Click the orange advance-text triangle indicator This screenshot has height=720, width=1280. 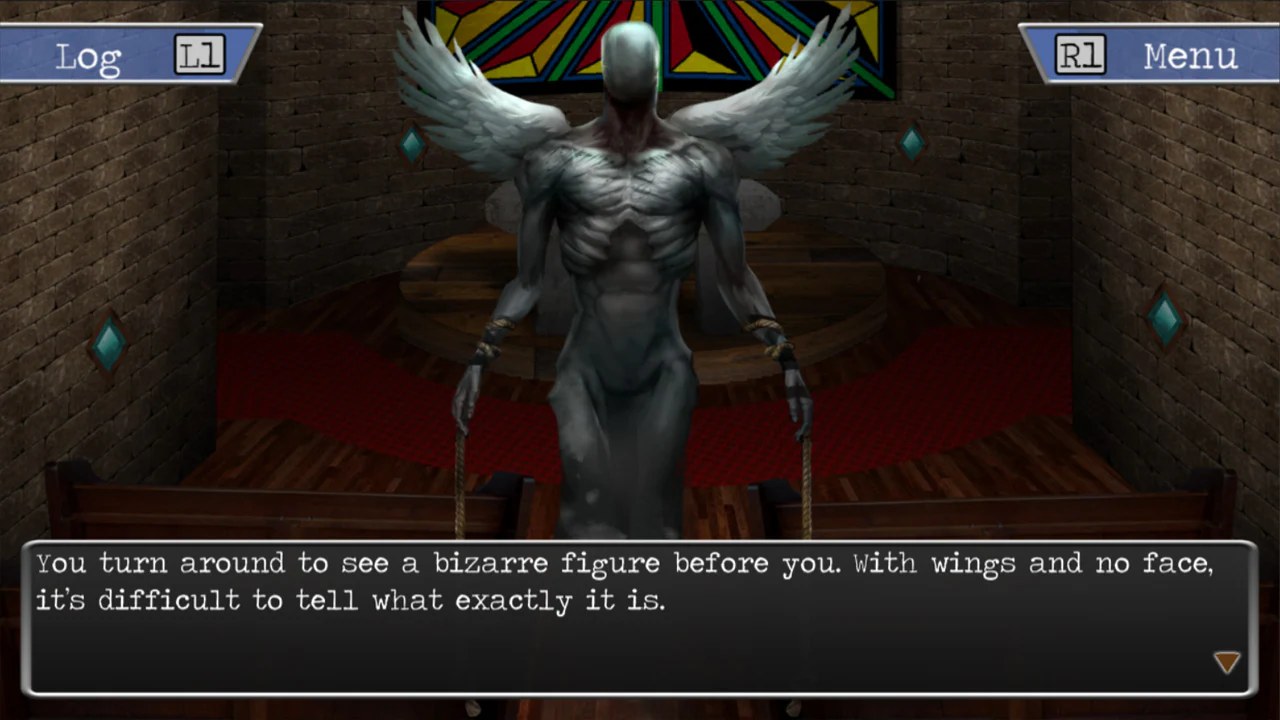pos(1226,662)
